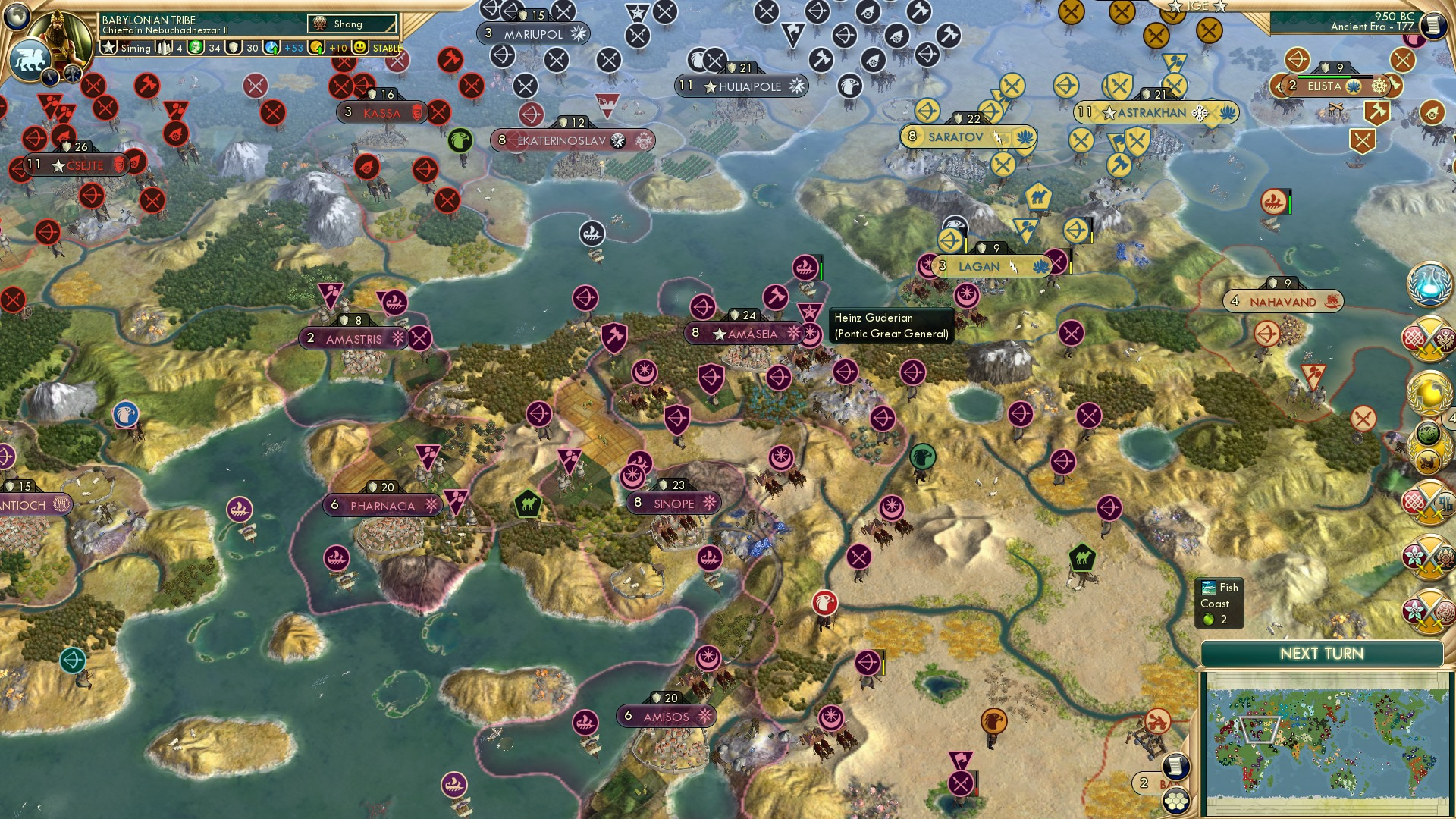Open the notification log scroll icon
The height and width of the screenshot is (819, 1456).
tap(1177, 765)
